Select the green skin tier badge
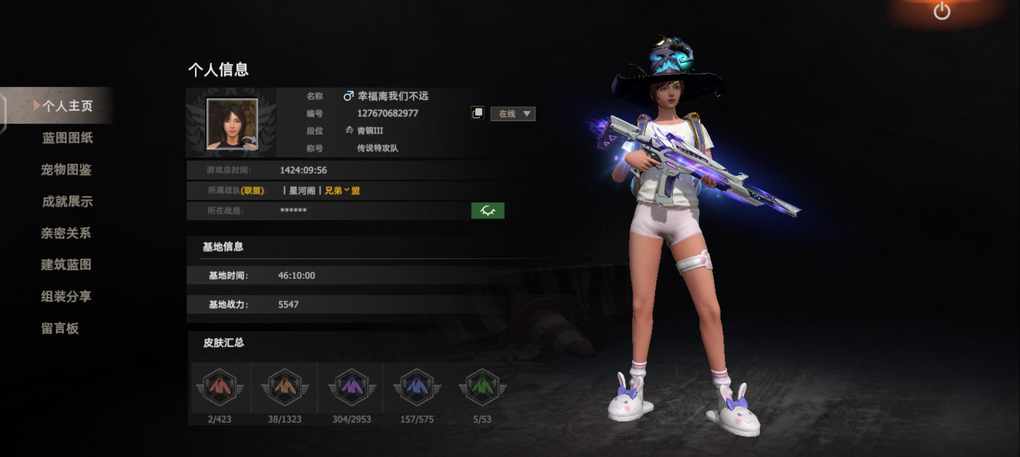The image size is (1020, 457). coord(482,386)
